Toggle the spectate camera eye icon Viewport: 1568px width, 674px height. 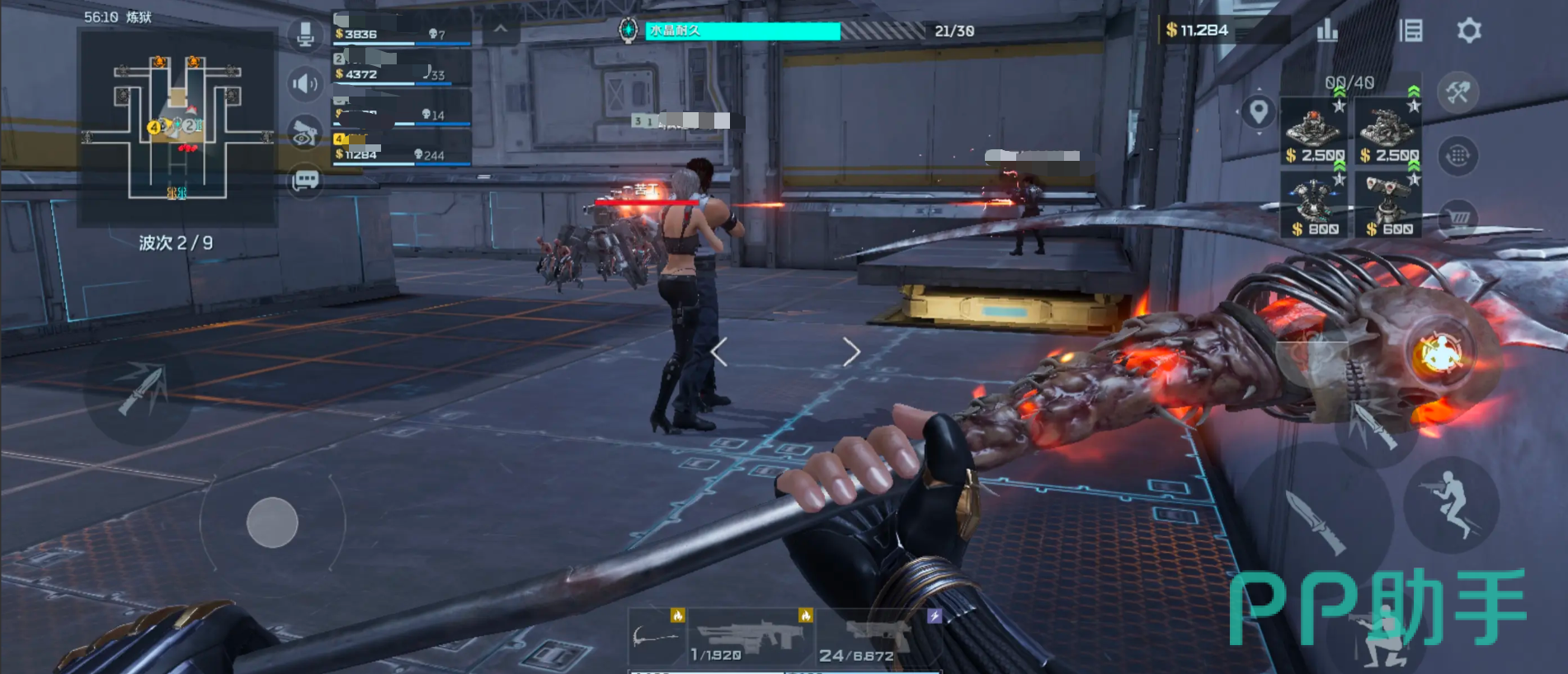click(305, 134)
